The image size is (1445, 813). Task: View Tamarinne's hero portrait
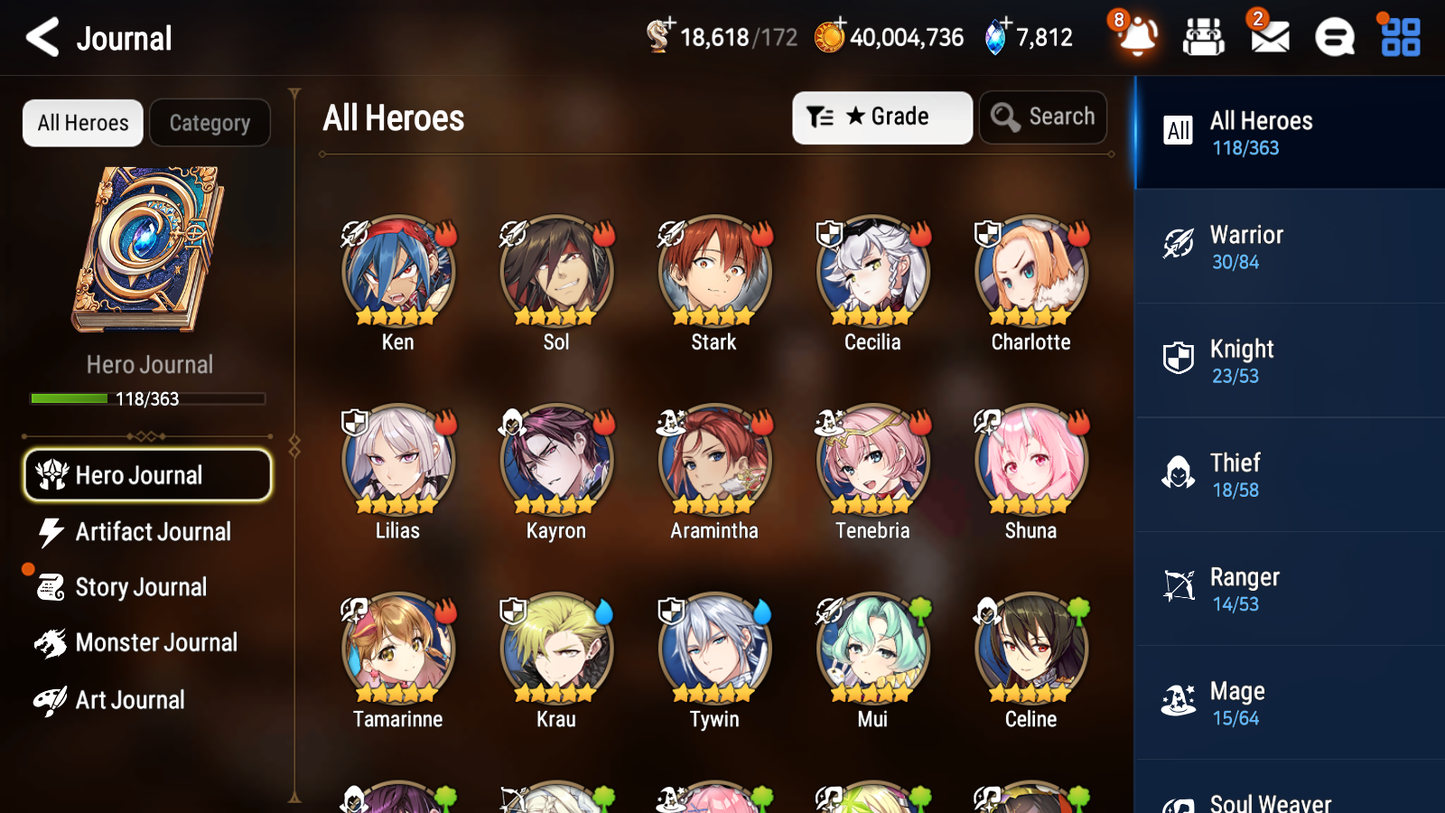397,648
